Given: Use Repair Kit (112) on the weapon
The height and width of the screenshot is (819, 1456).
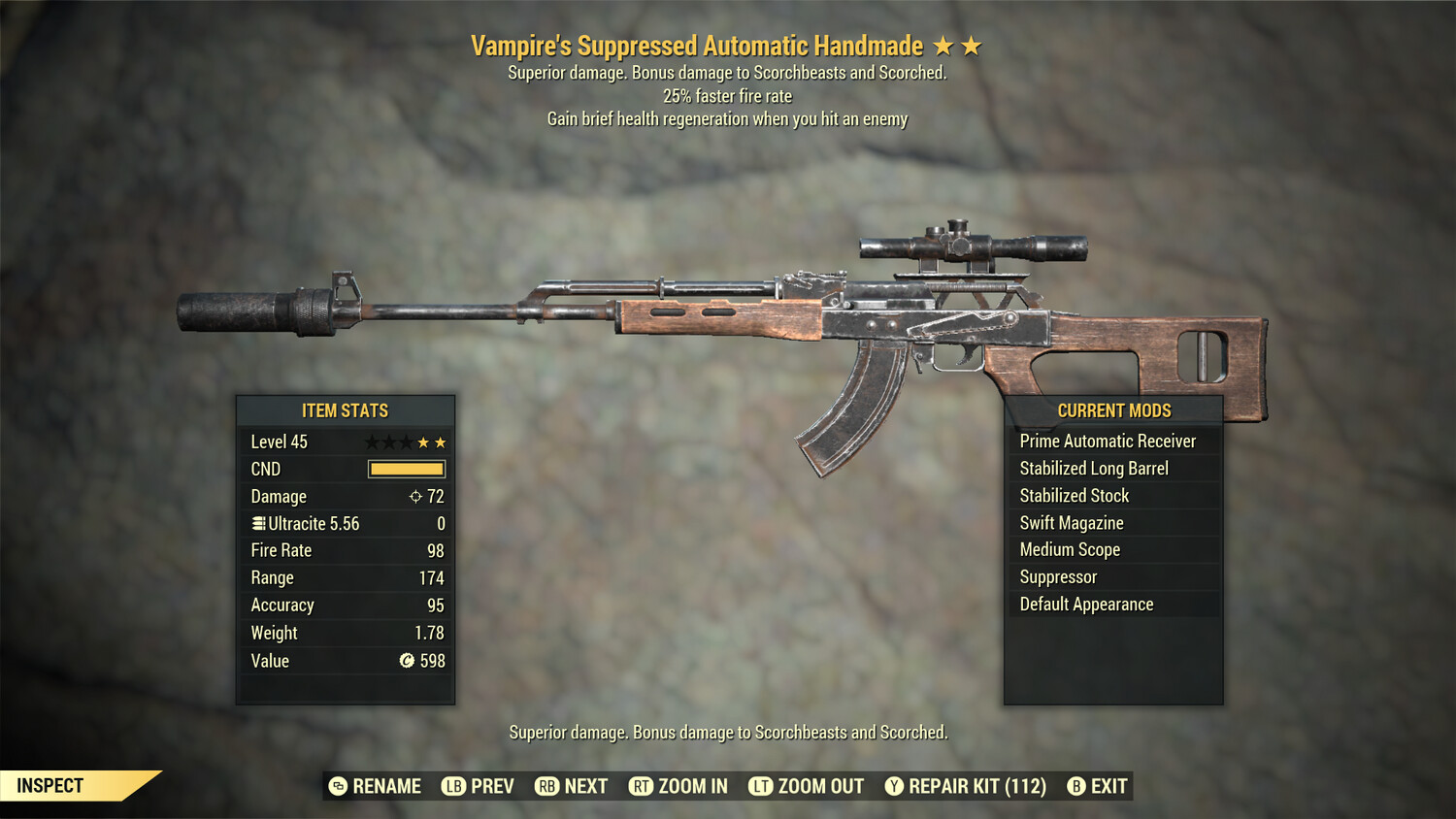Looking at the screenshot, I should (966, 786).
